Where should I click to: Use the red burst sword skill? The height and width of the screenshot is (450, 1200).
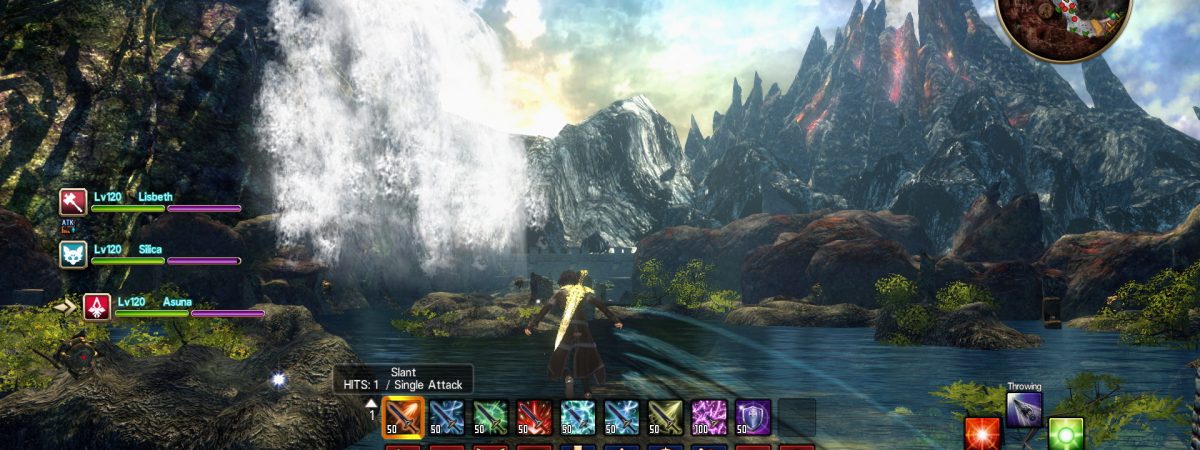[535, 417]
